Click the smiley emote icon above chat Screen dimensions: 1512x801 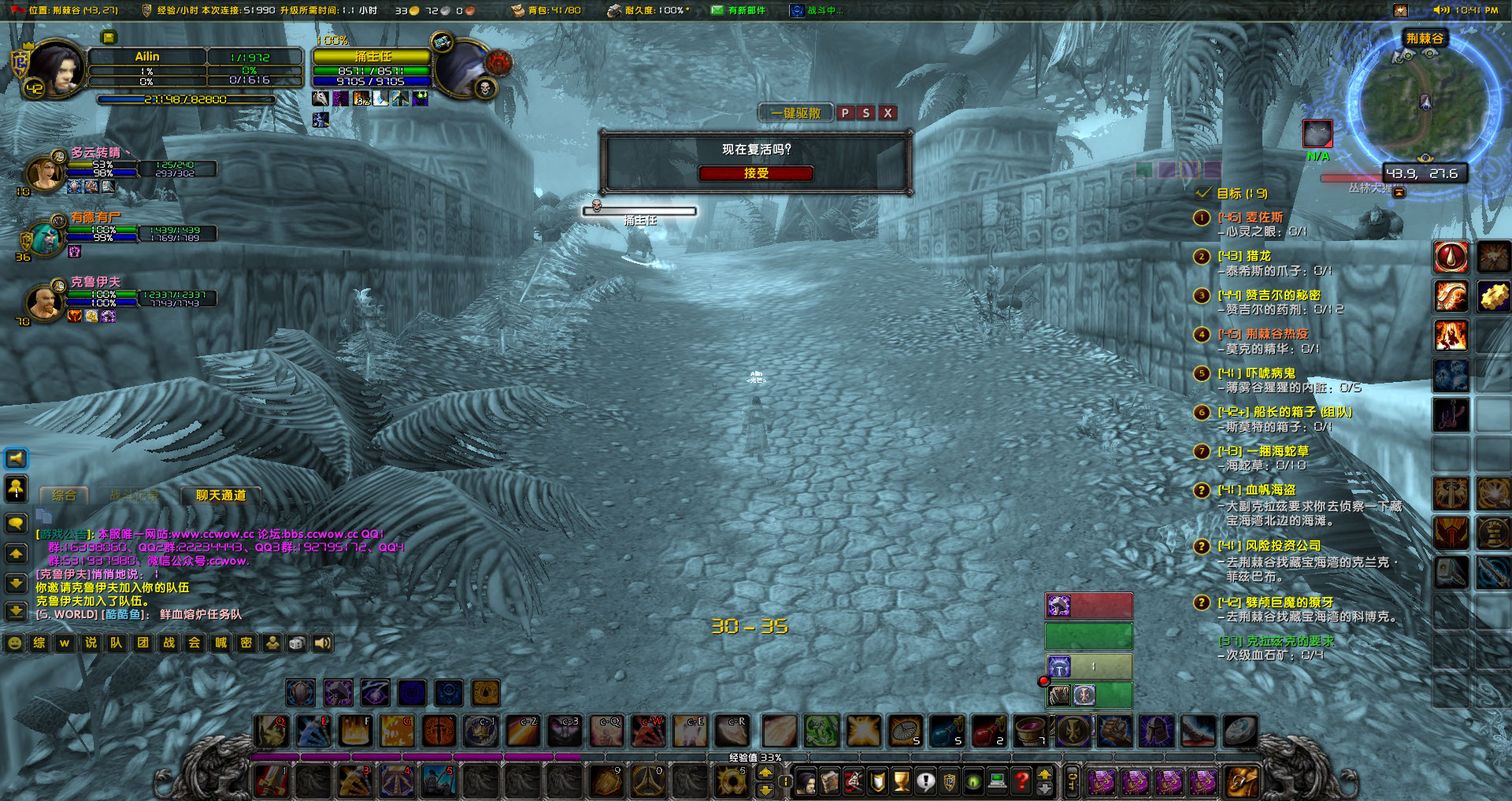click(13, 643)
